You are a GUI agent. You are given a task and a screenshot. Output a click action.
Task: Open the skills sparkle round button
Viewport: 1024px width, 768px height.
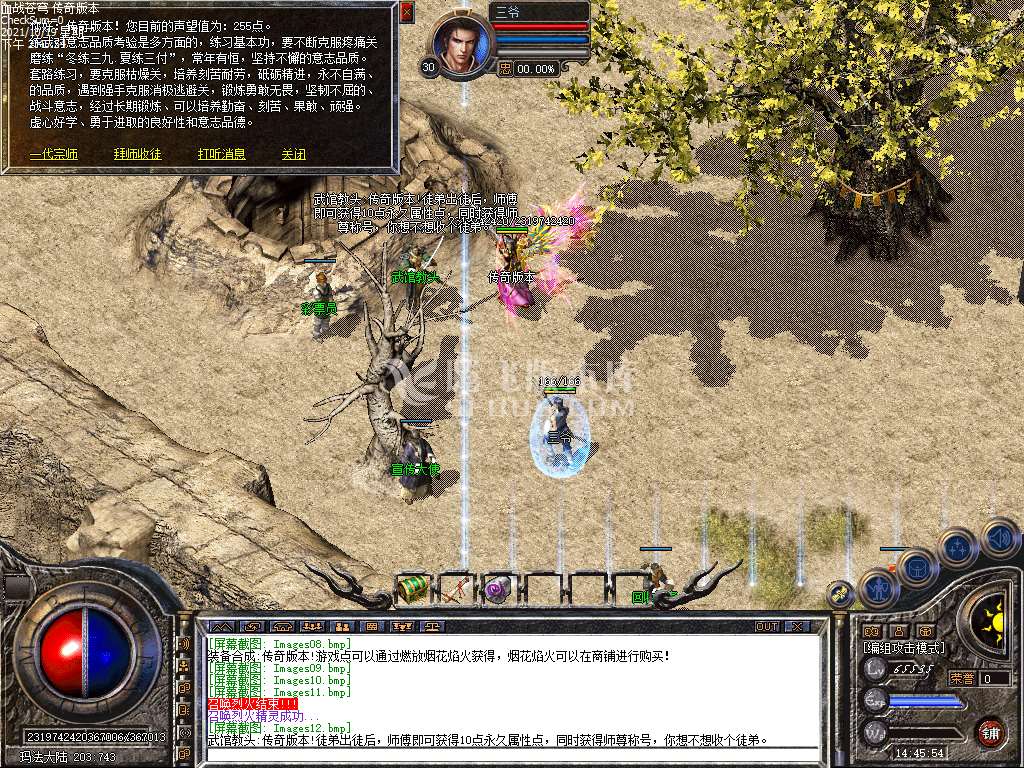click(958, 548)
